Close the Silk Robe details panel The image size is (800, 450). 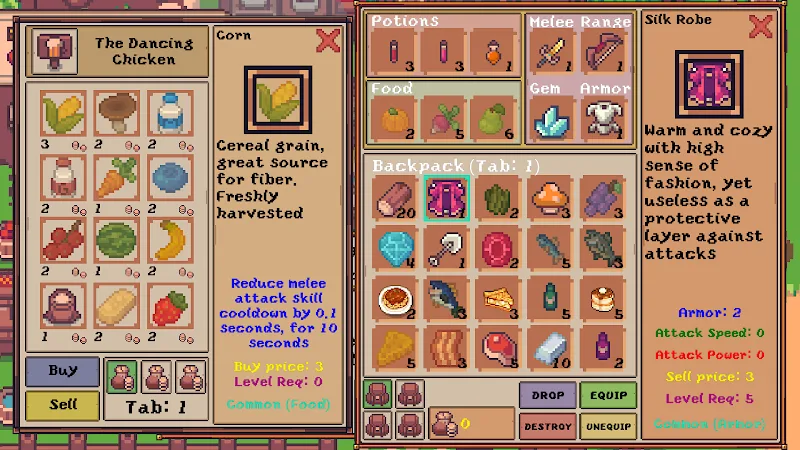click(760, 26)
